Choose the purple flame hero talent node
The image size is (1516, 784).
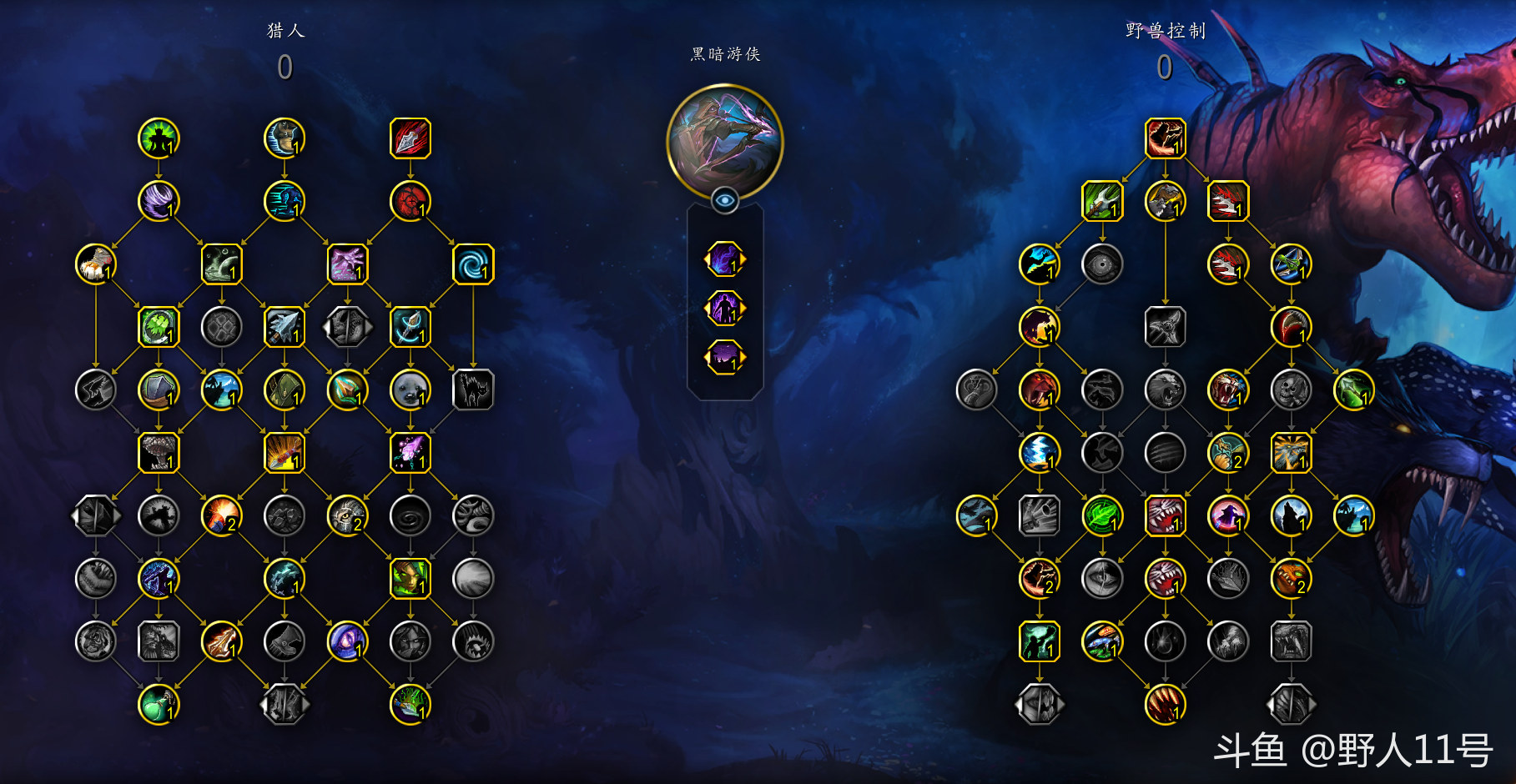point(724,259)
